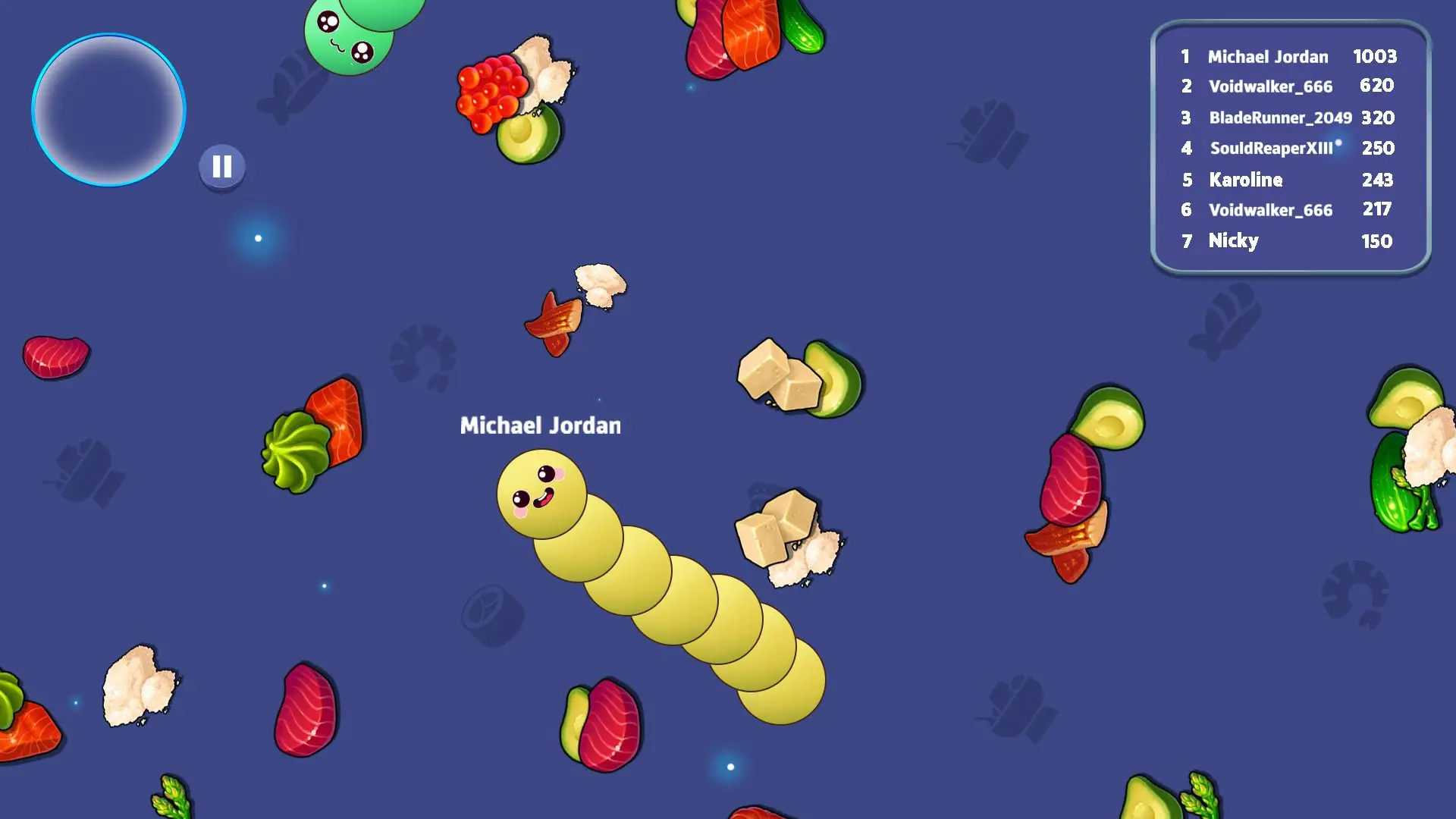
Task: Click Nicky at the bottom of leaderboard
Action: coord(1235,240)
